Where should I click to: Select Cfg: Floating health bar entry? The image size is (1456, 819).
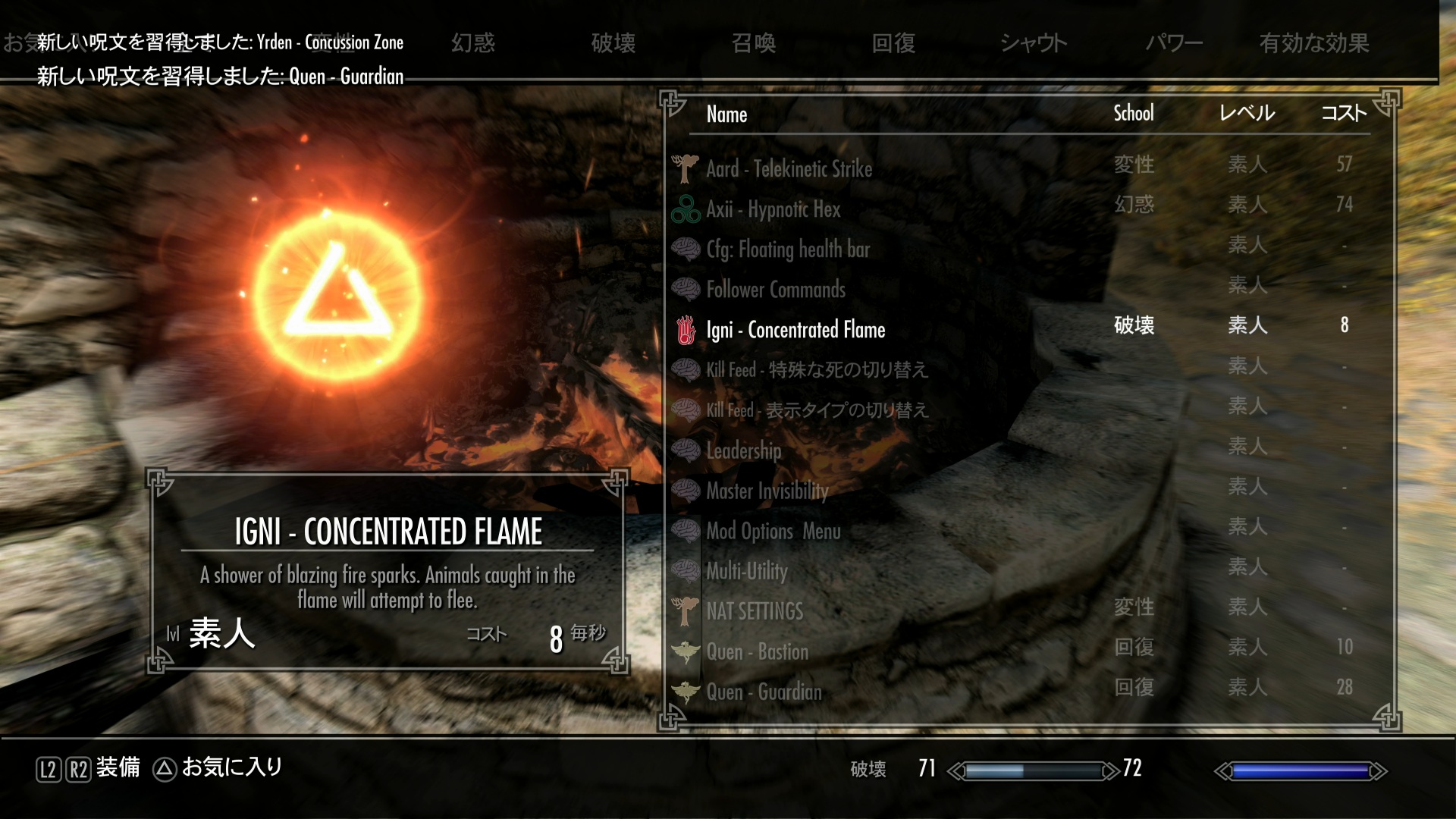[x=787, y=249]
